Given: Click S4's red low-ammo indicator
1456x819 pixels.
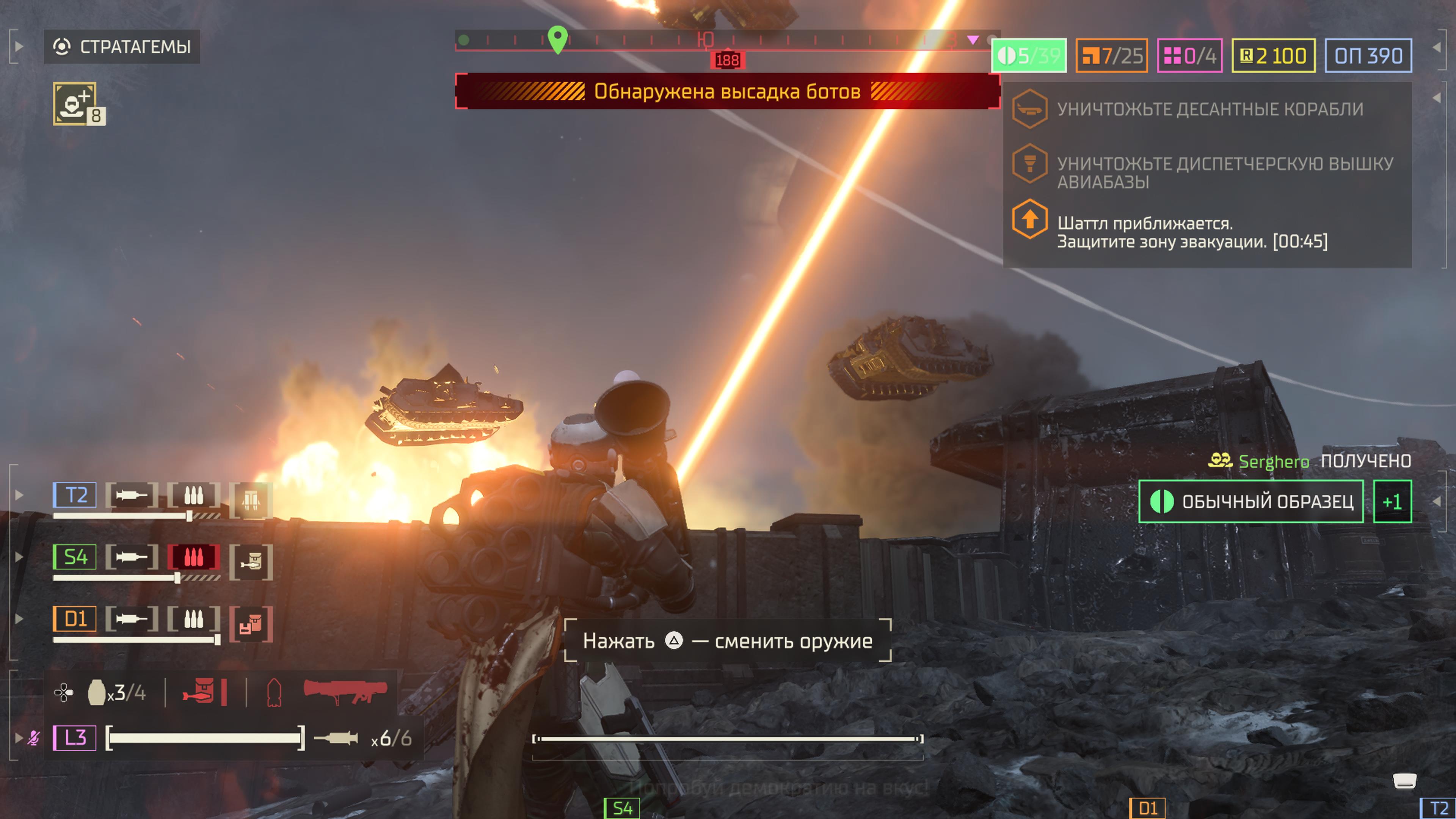Looking at the screenshot, I should click(x=193, y=557).
